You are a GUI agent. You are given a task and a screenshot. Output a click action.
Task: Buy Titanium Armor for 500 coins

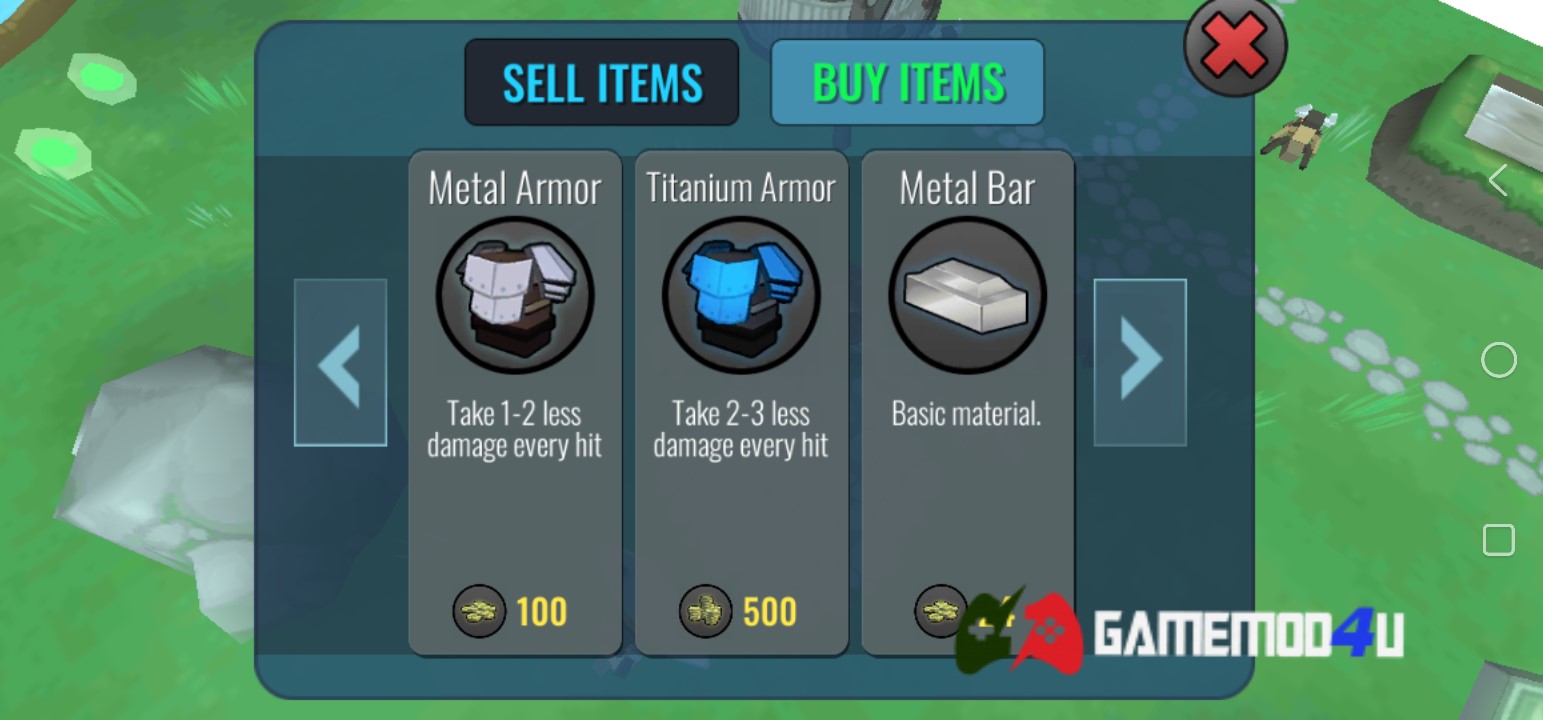pos(741,612)
